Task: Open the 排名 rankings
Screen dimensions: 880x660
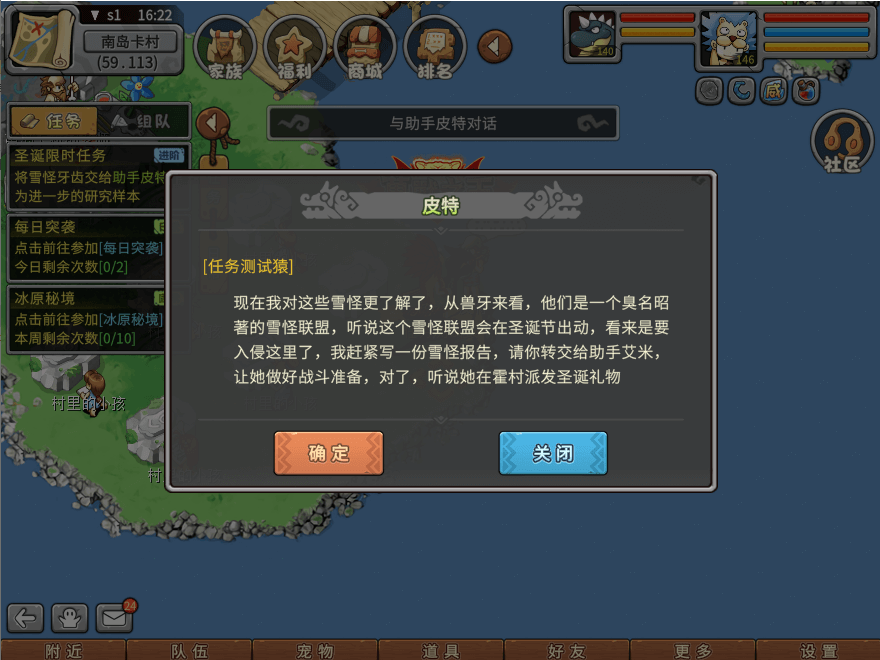Action: coord(435,48)
